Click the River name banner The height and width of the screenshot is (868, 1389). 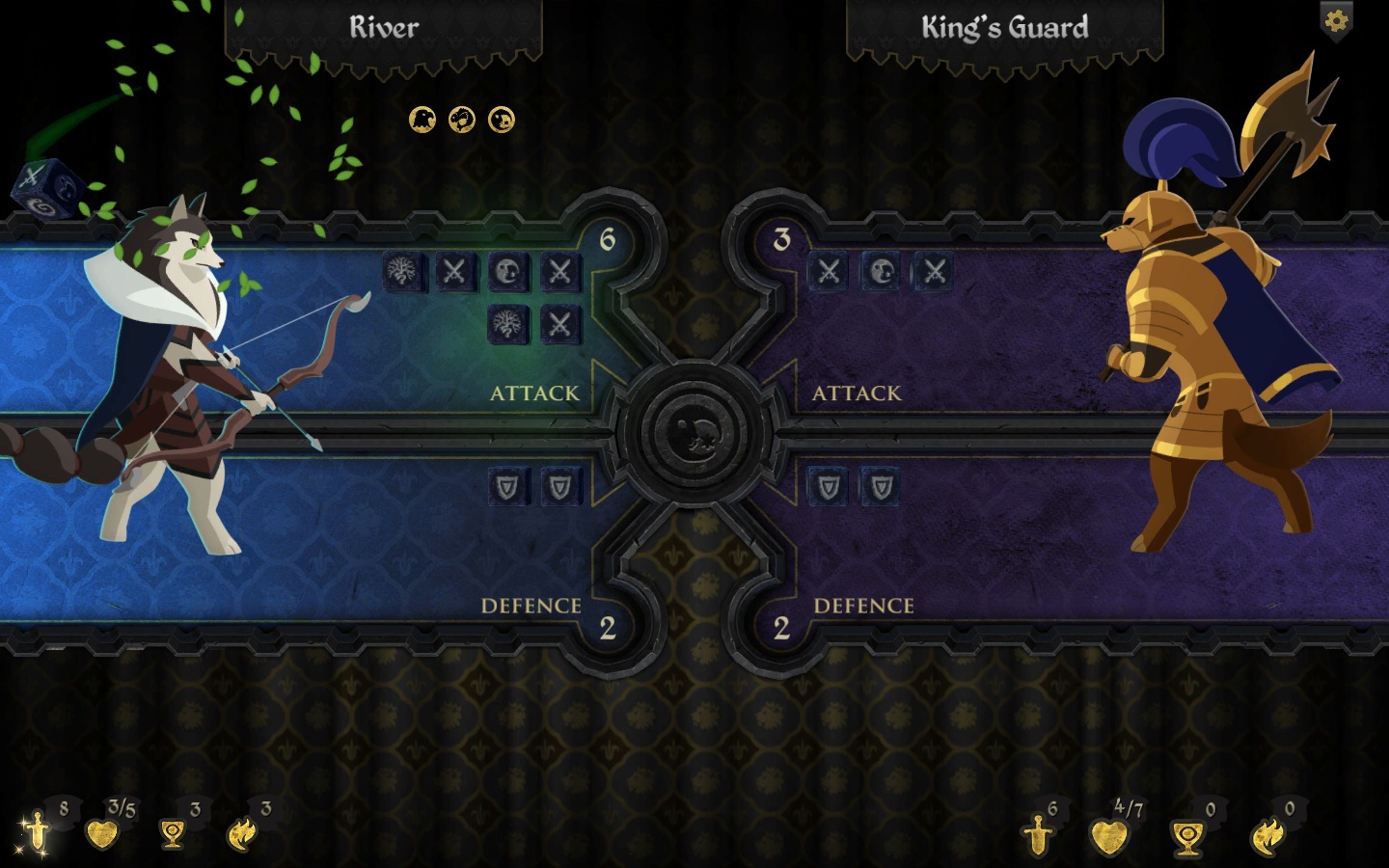click(384, 29)
